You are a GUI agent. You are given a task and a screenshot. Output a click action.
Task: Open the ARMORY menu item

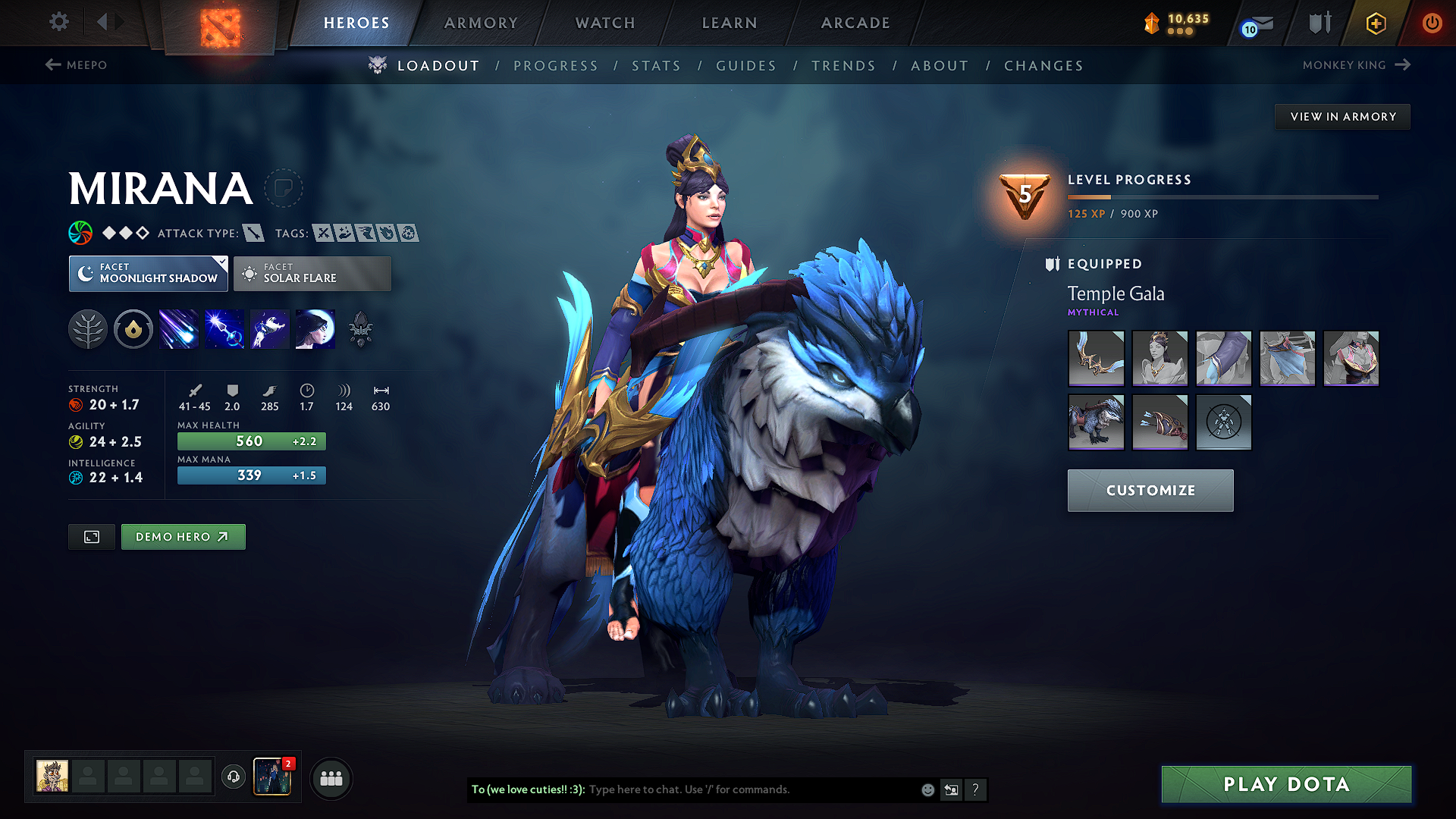pyautogui.click(x=481, y=23)
